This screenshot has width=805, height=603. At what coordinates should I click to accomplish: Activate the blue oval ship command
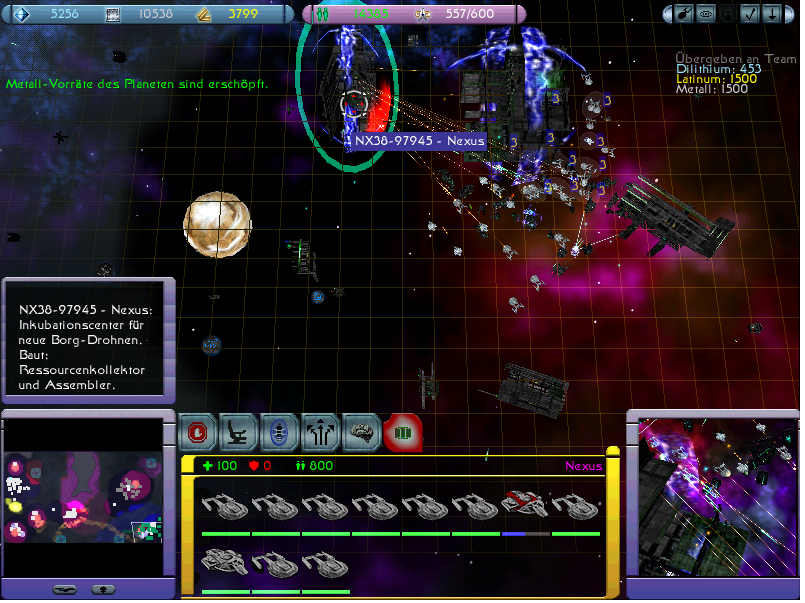280,431
